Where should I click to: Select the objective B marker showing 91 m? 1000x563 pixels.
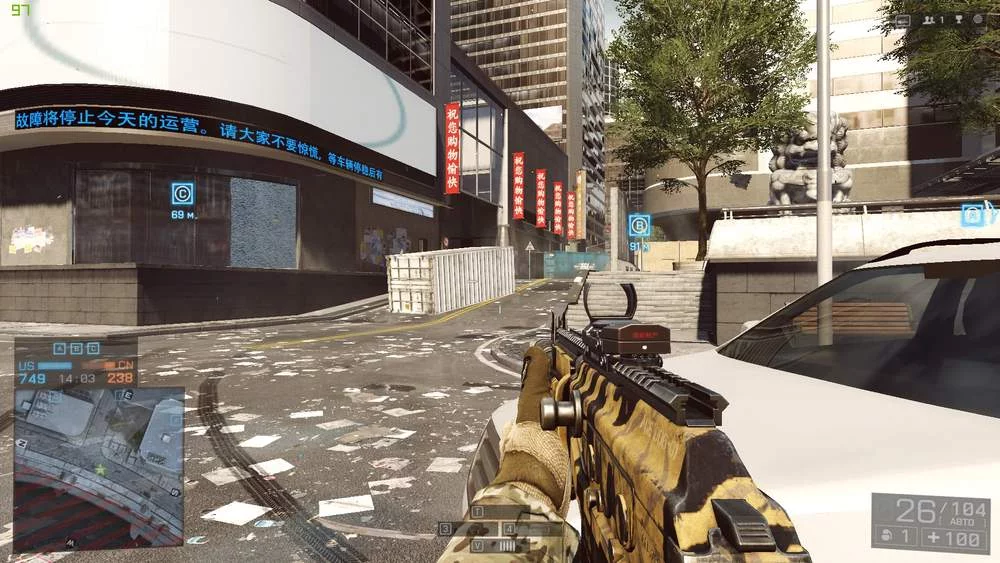pyautogui.click(x=639, y=225)
